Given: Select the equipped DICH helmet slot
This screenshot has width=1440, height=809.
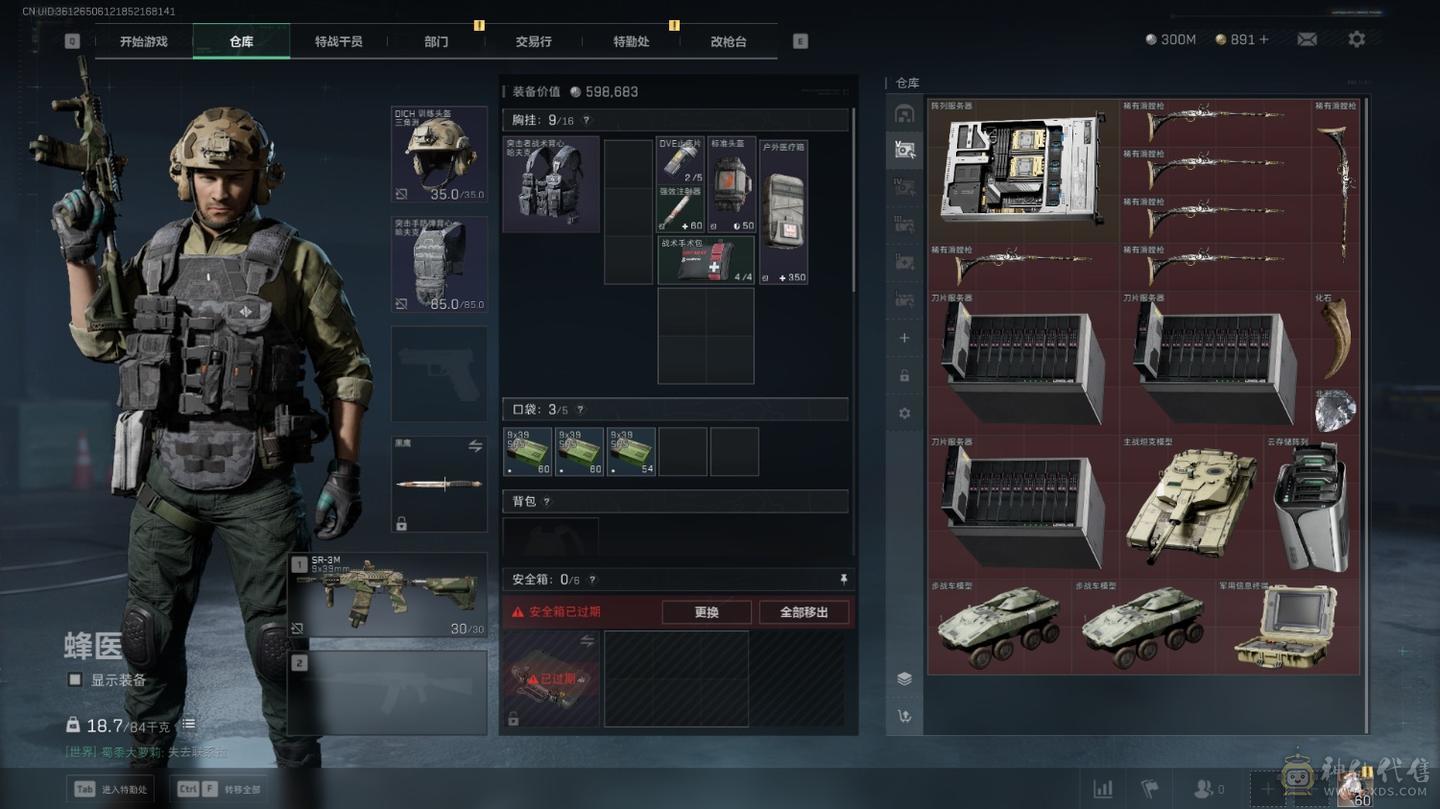Looking at the screenshot, I should pos(439,155).
